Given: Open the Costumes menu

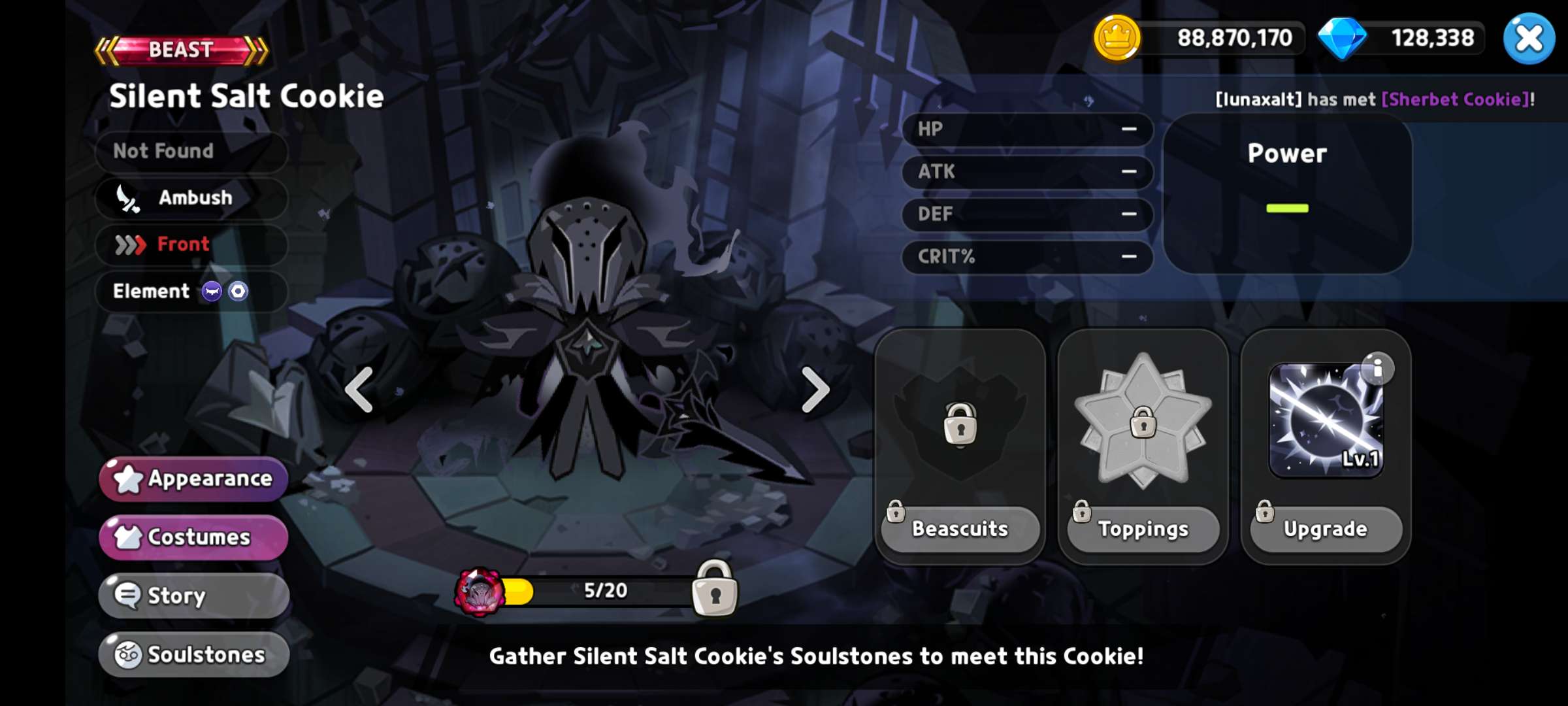Looking at the screenshot, I should 194,537.
